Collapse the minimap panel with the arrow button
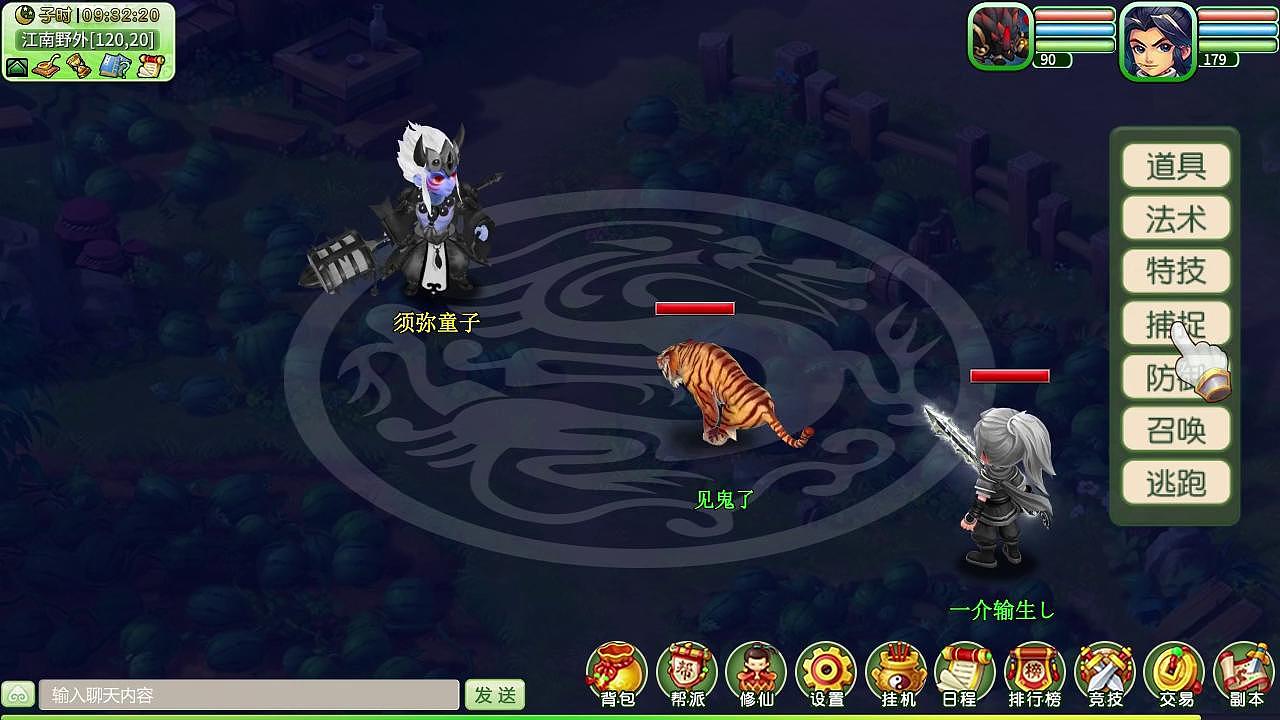Viewport: 1280px width, 720px height. tap(17, 67)
